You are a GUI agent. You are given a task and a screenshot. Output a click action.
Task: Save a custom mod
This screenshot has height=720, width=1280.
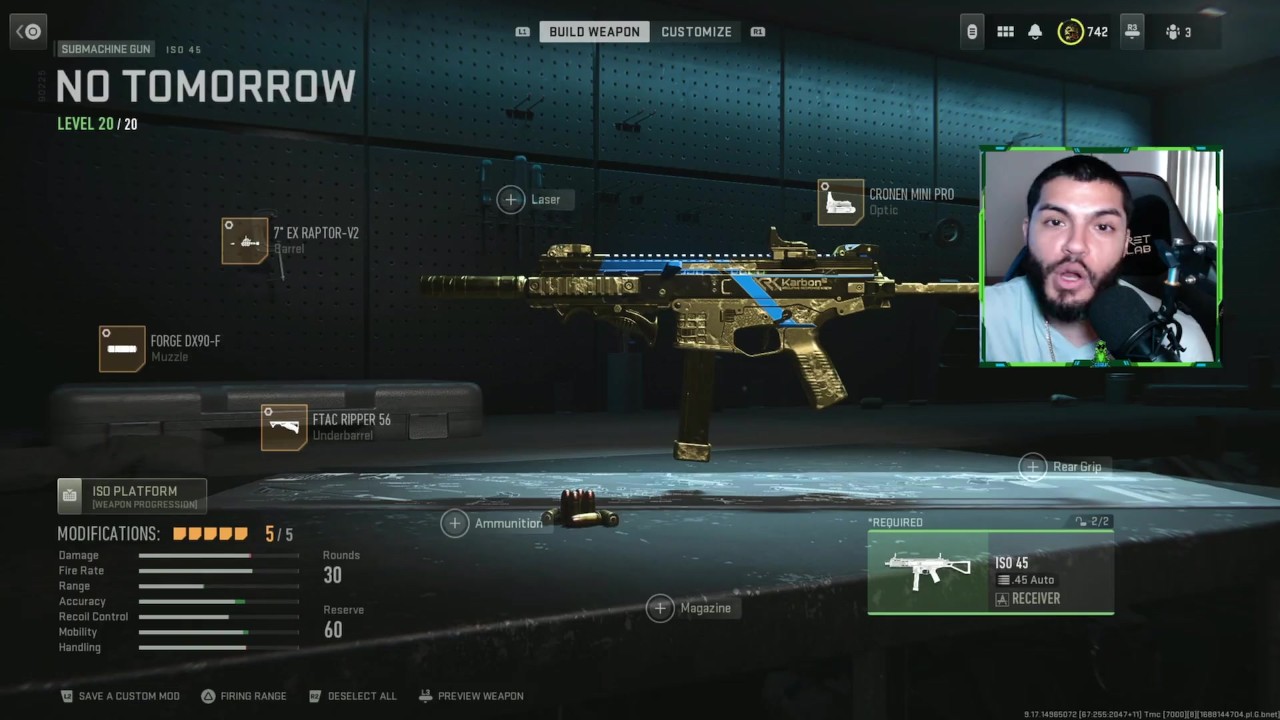click(x=120, y=696)
